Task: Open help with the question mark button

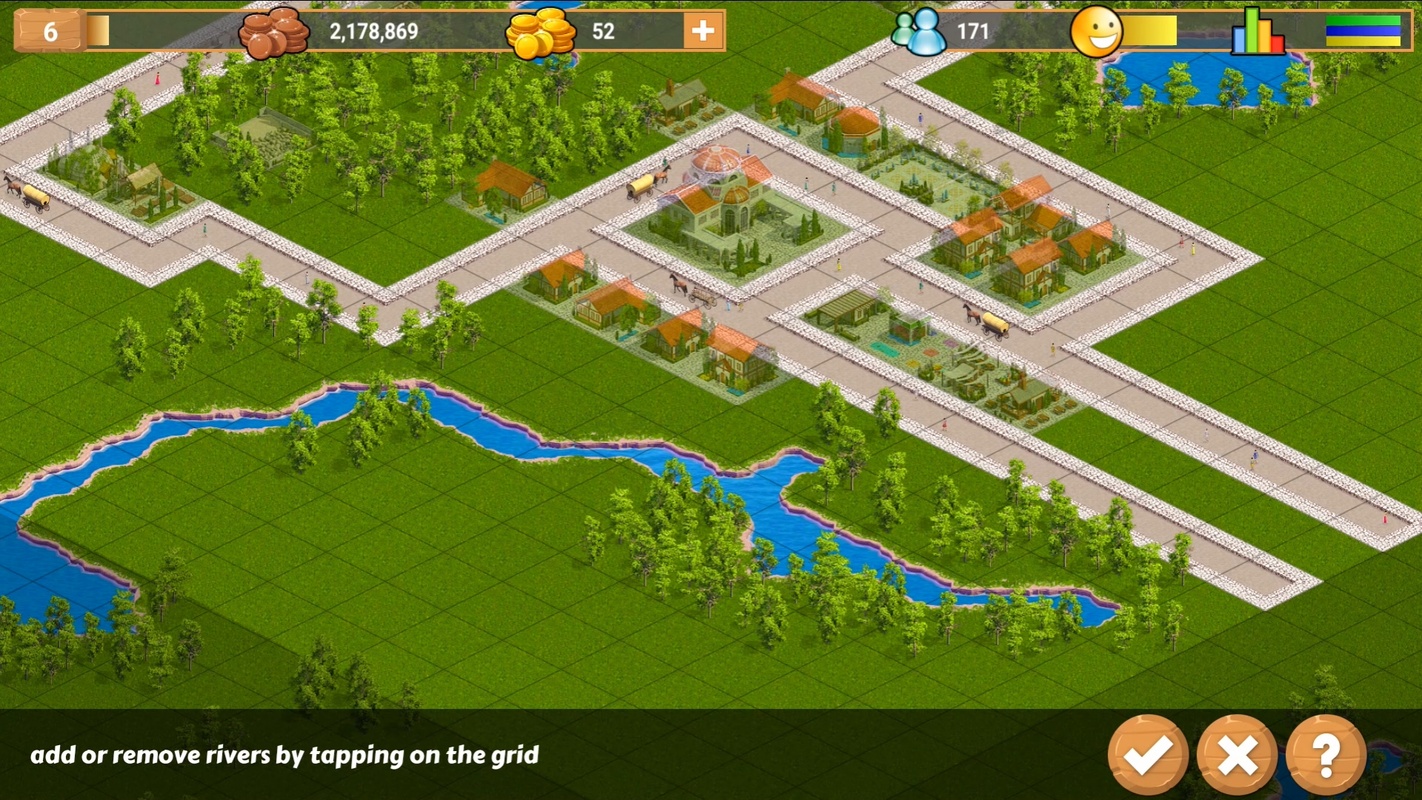Action: click(x=1326, y=755)
